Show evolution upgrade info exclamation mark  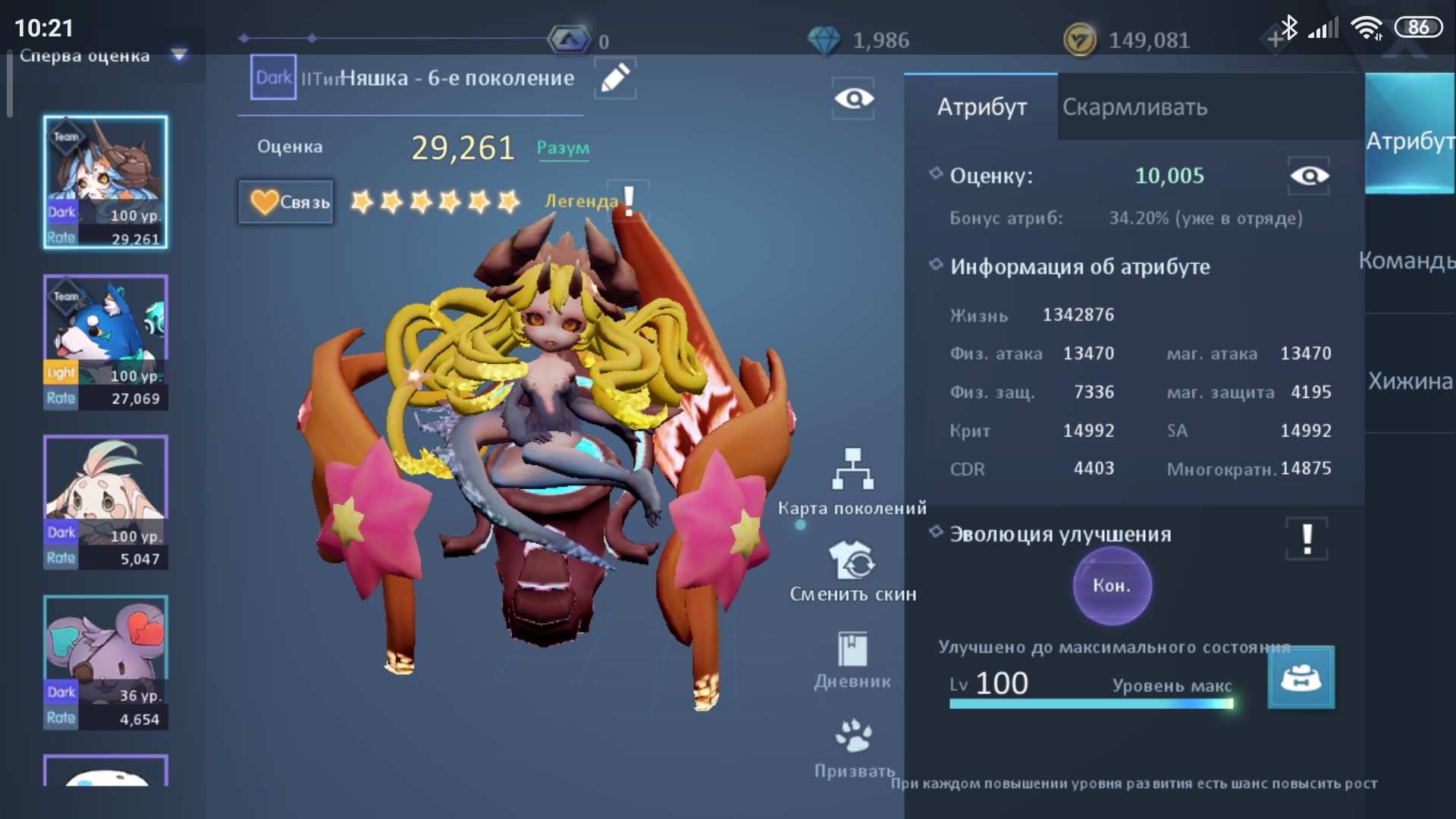1307,538
